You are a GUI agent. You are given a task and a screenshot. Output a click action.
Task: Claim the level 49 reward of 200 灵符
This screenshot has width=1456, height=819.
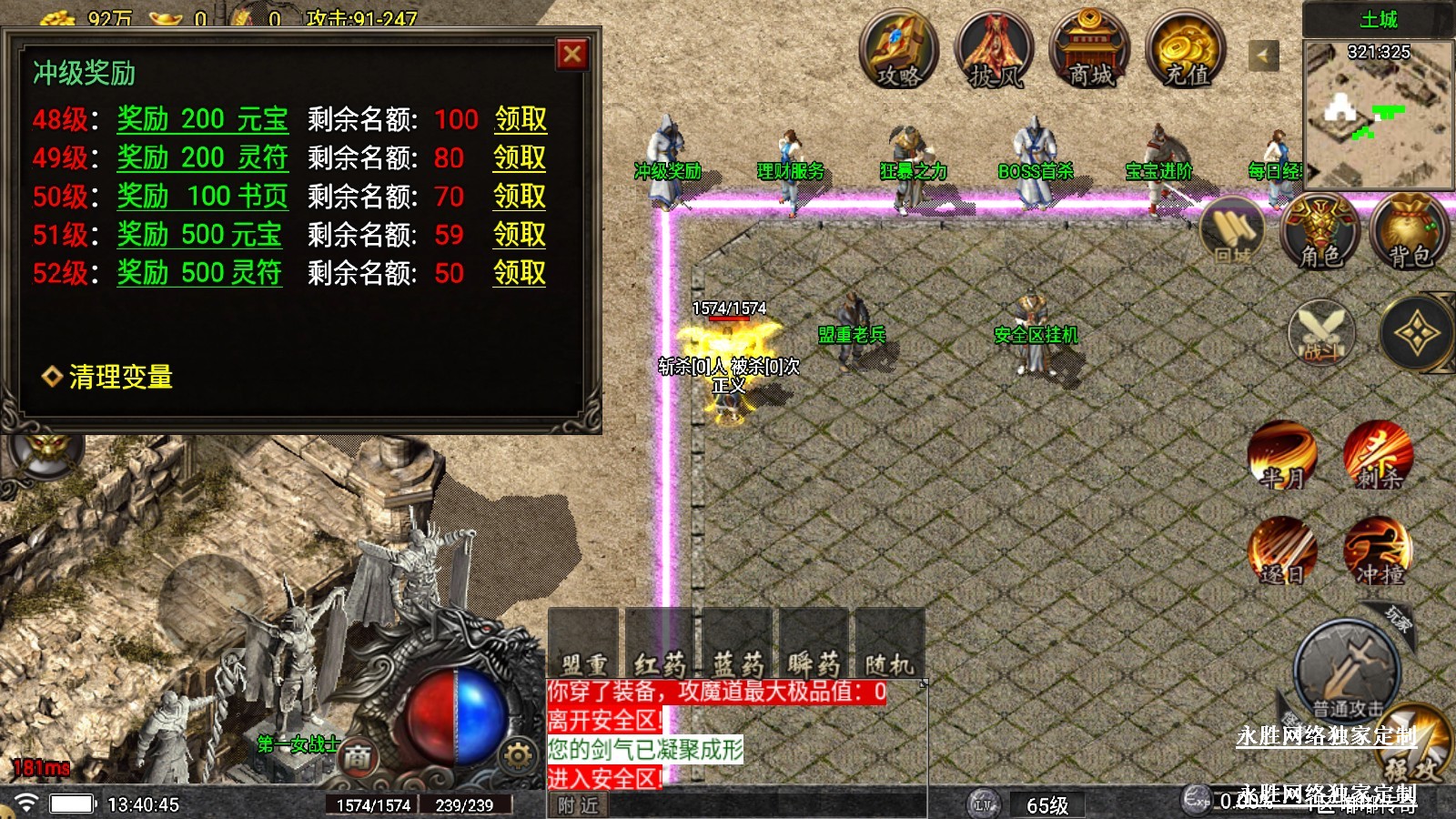pyautogui.click(x=520, y=157)
